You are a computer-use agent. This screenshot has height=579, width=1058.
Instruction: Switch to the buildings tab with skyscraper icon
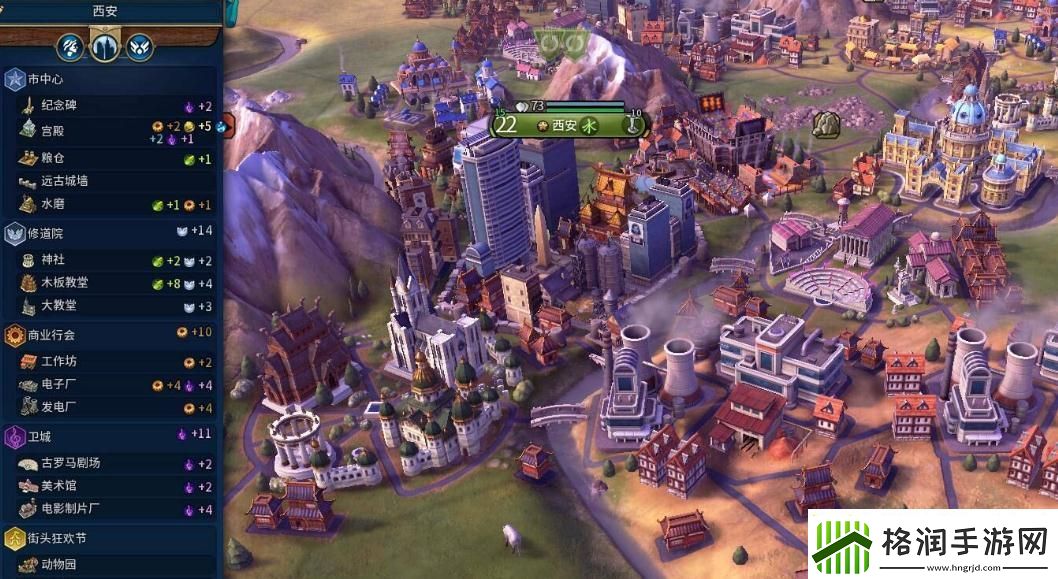click(x=105, y=46)
